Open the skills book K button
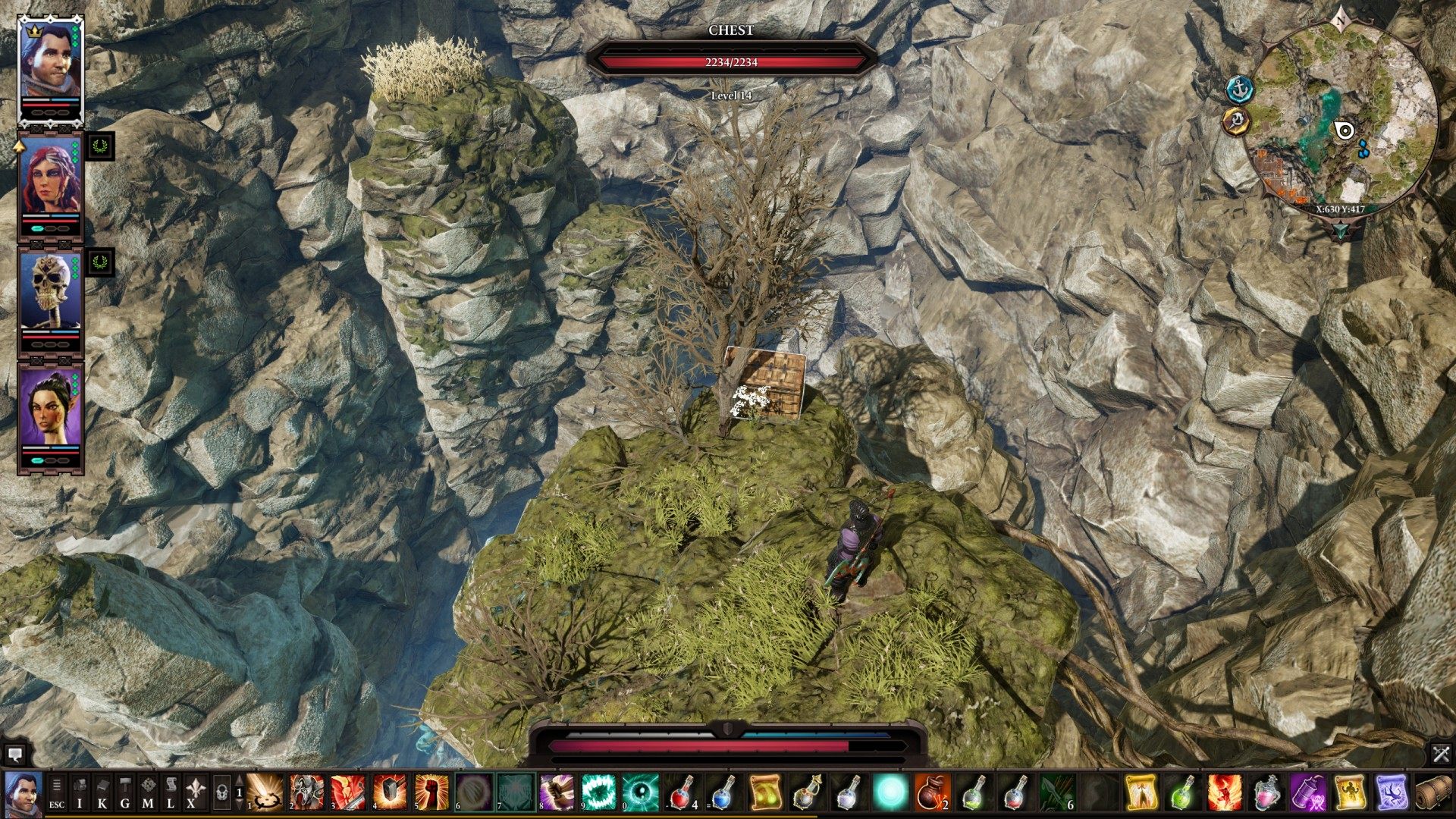The width and height of the screenshot is (1456, 819). pos(102,793)
